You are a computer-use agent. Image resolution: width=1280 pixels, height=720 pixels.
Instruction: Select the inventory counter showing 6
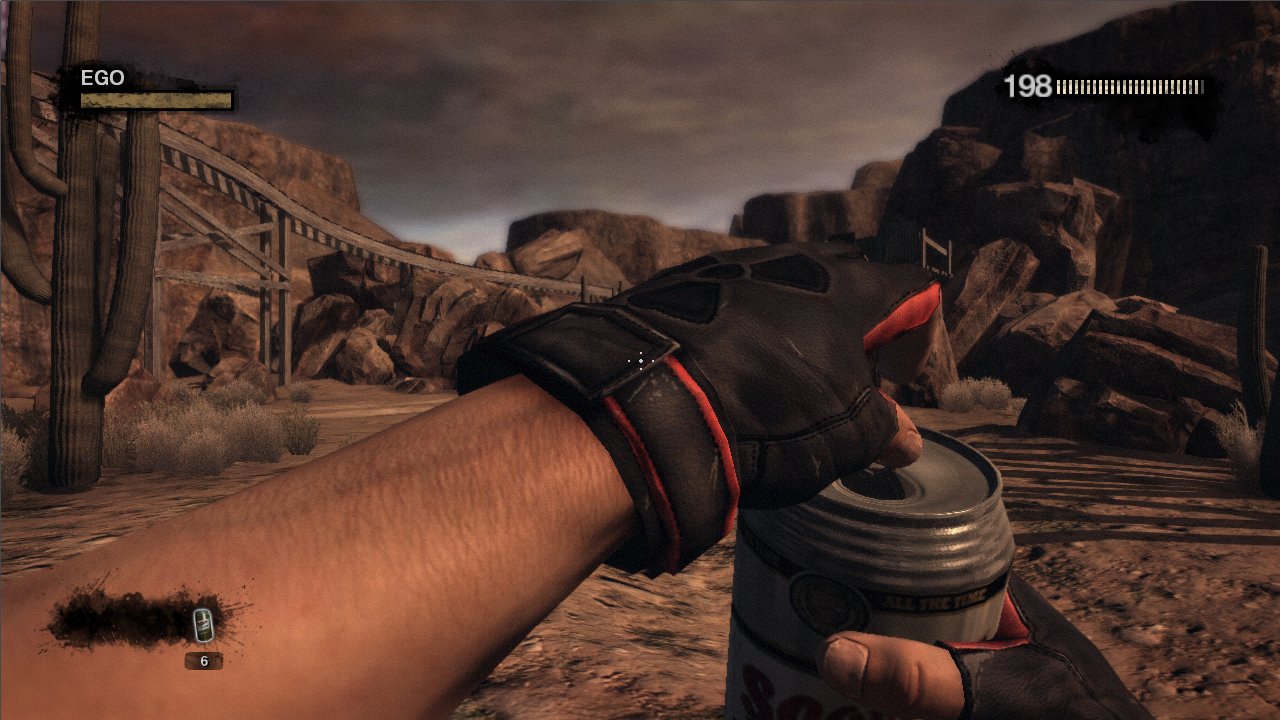[x=203, y=662]
